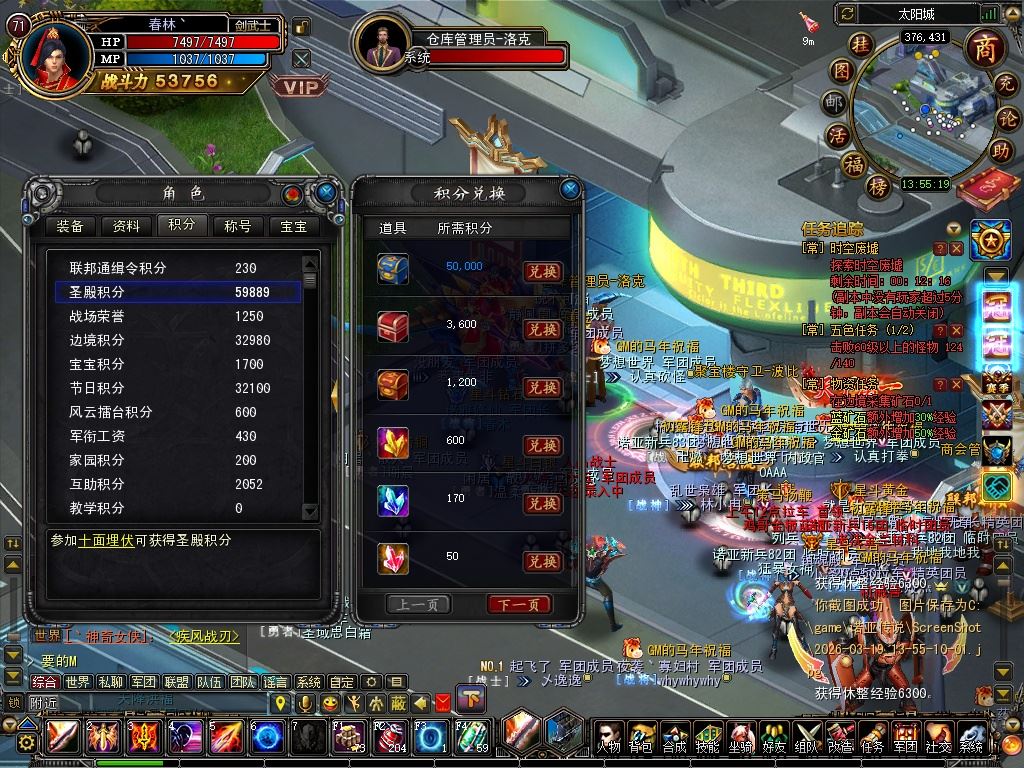
Task: Open the red book icon under minimap
Action: [988, 189]
